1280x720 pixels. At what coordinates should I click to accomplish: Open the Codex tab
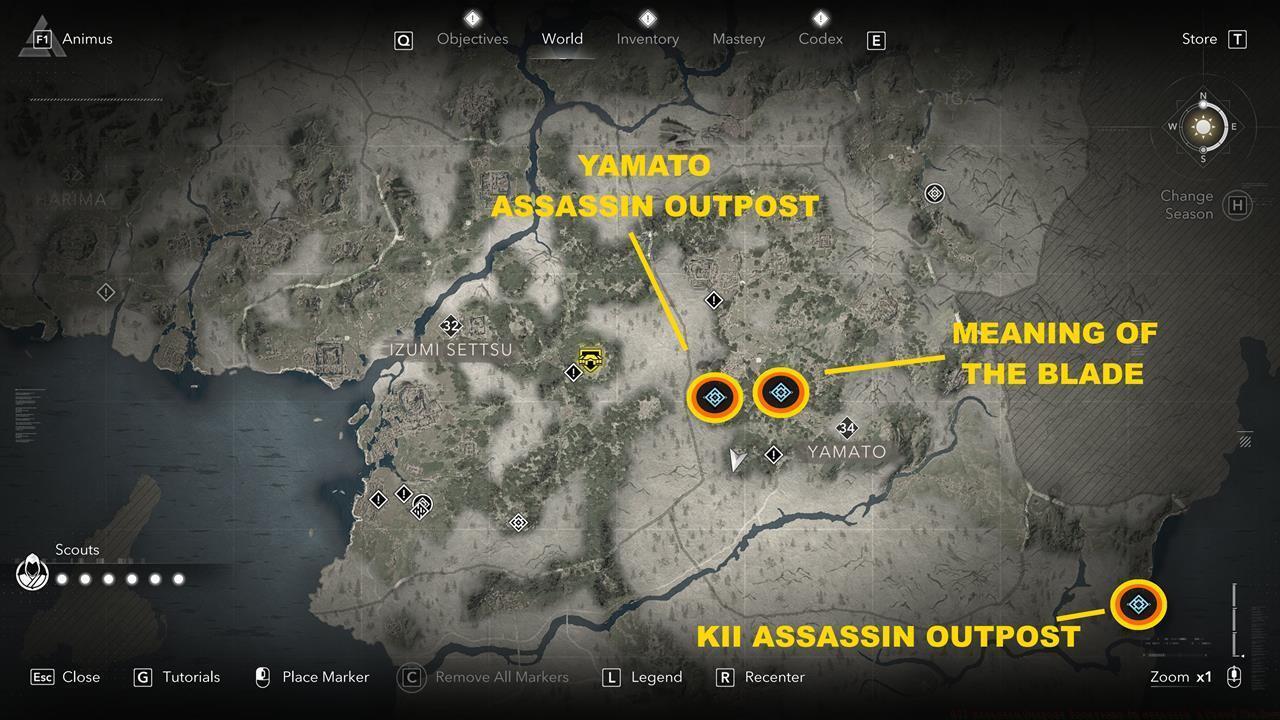[x=820, y=39]
